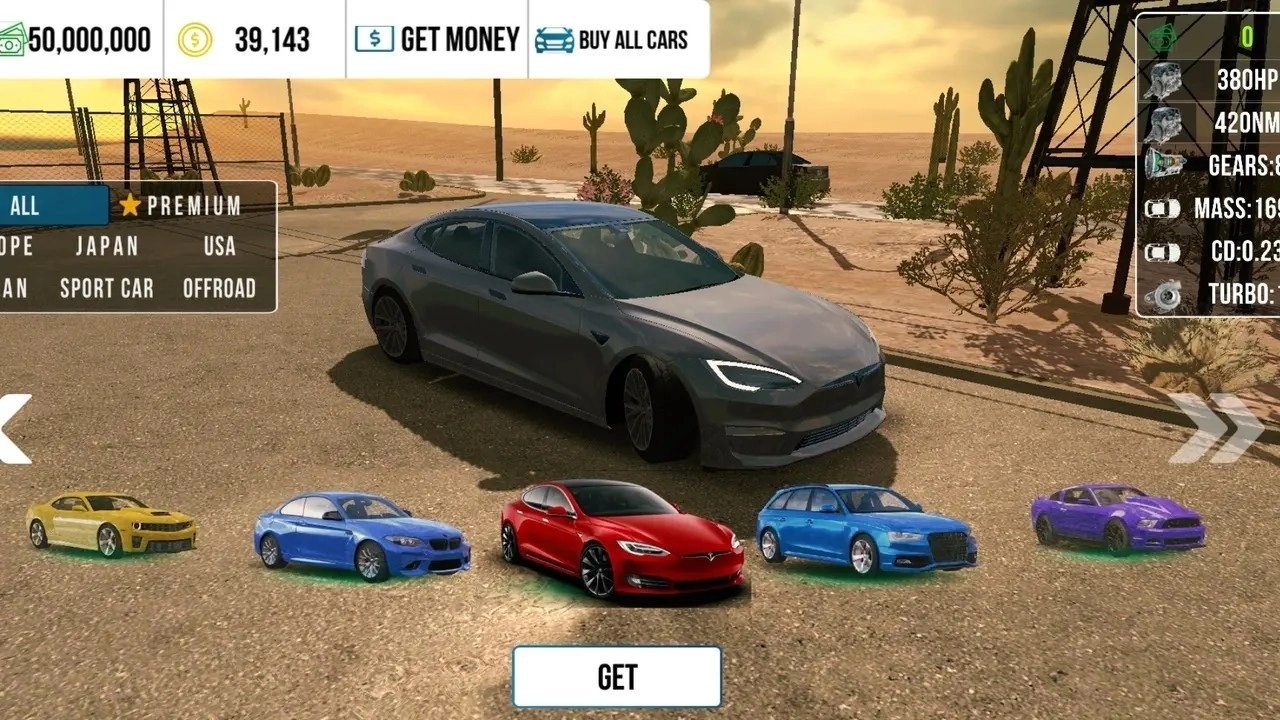Image resolution: width=1280 pixels, height=720 pixels.
Task: Choose BUY ALL CARS option
Action: point(612,40)
